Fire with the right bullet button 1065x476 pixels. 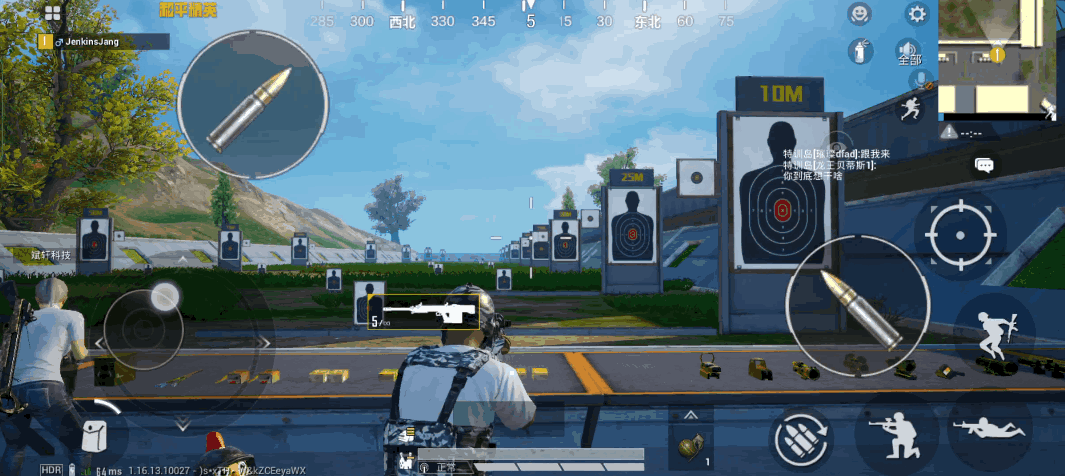coord(858,306)
